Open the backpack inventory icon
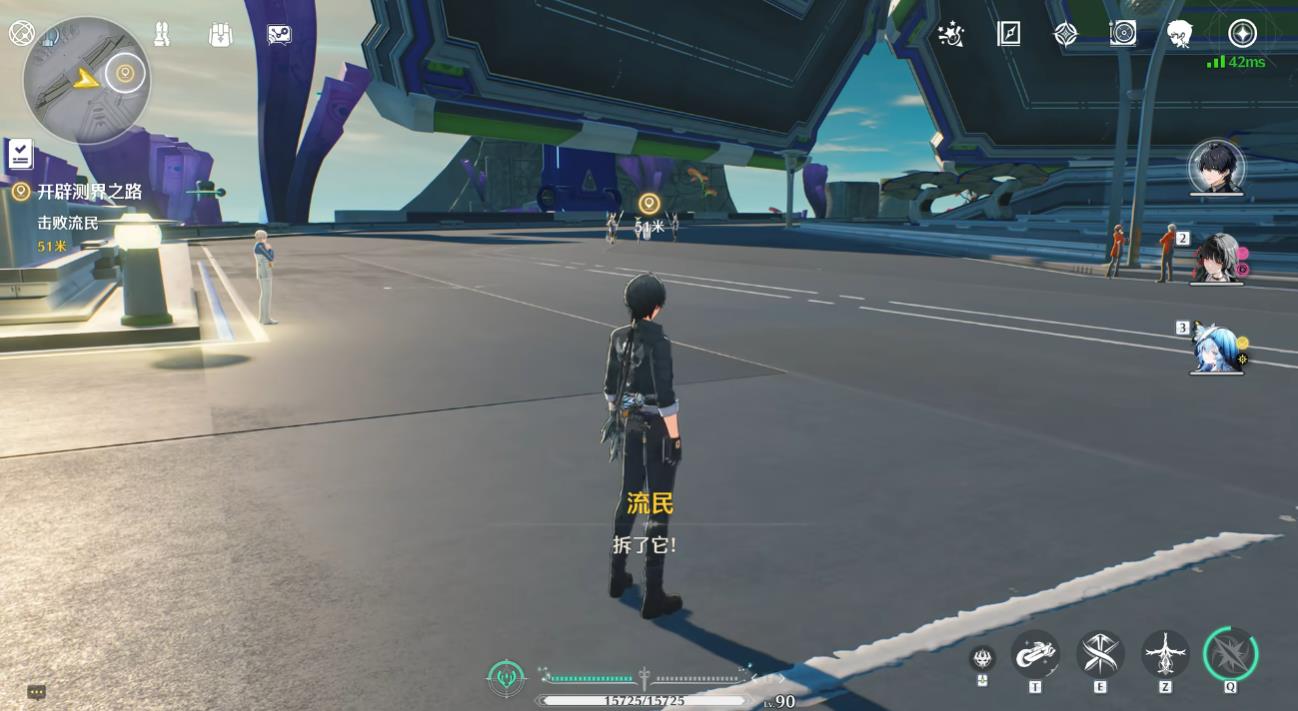 (x=220, y=34)
